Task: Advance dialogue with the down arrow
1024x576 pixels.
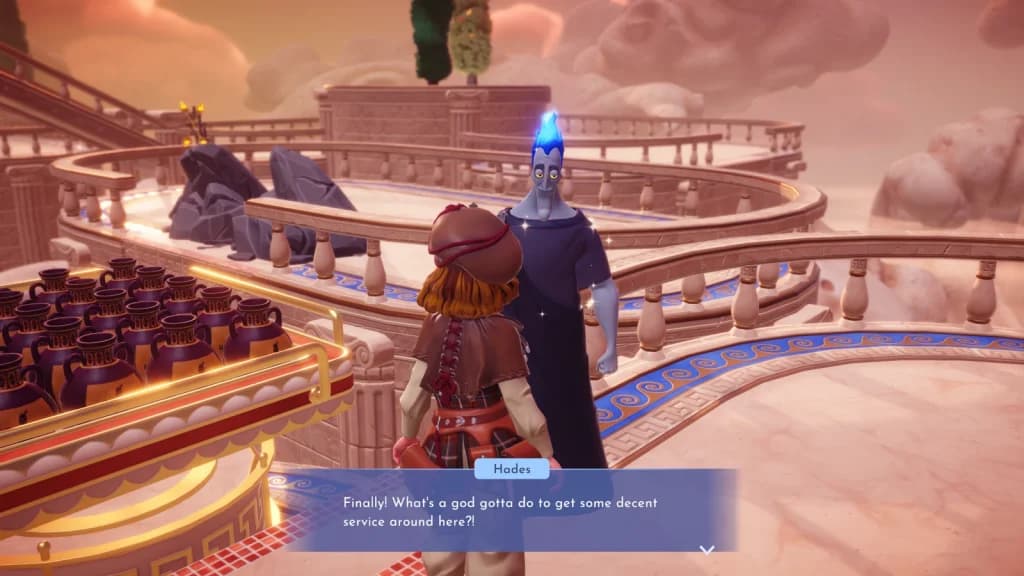Action: pos(707,549)
